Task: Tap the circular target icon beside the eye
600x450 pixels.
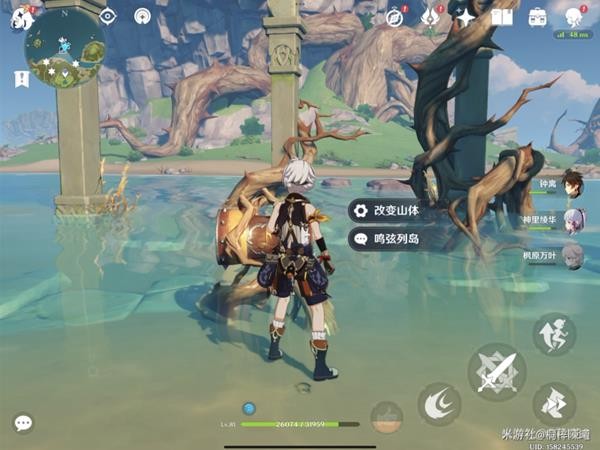Action: click(142, 16)
